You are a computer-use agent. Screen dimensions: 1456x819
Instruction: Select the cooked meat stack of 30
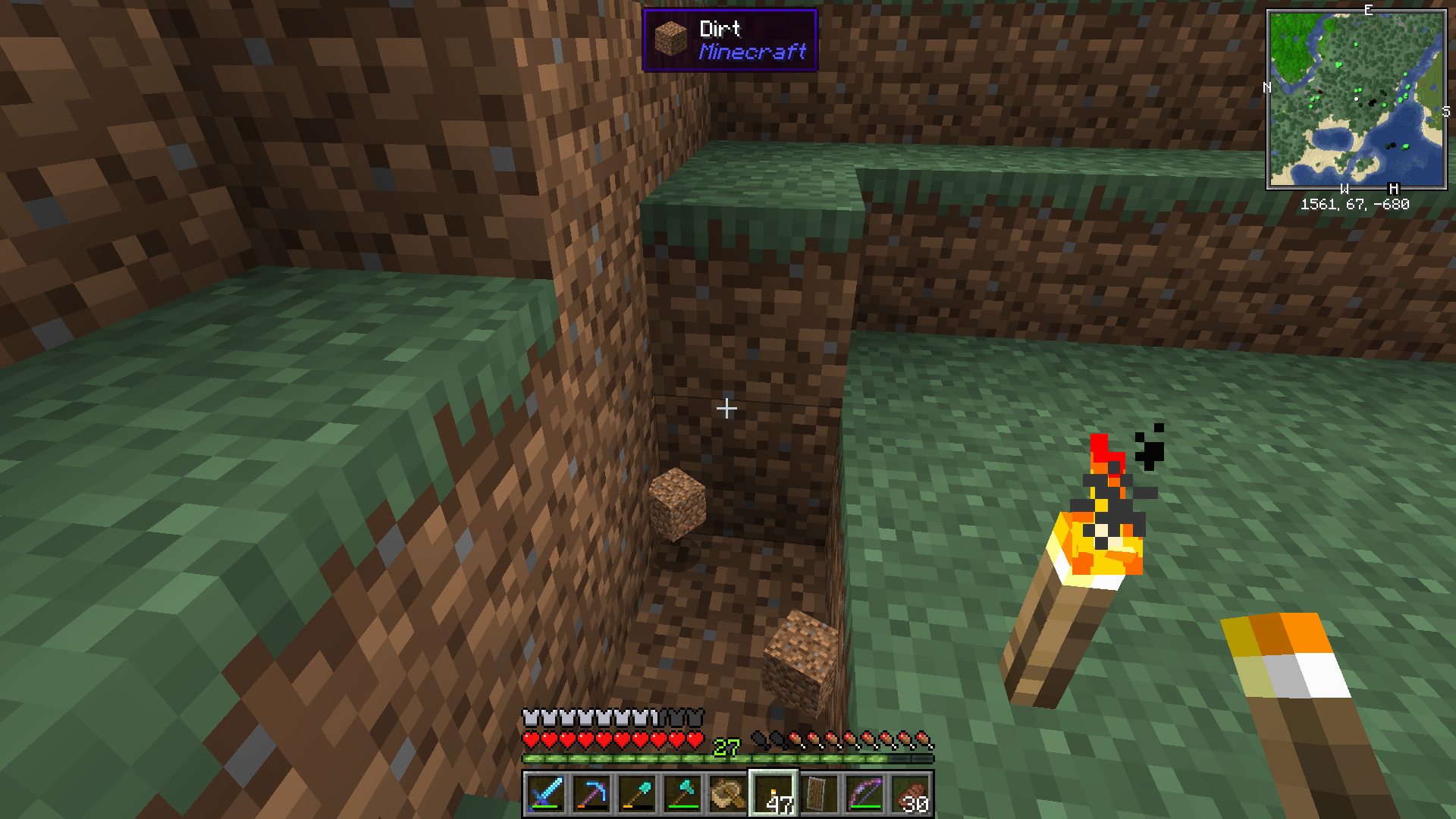(x=910, y=794)
